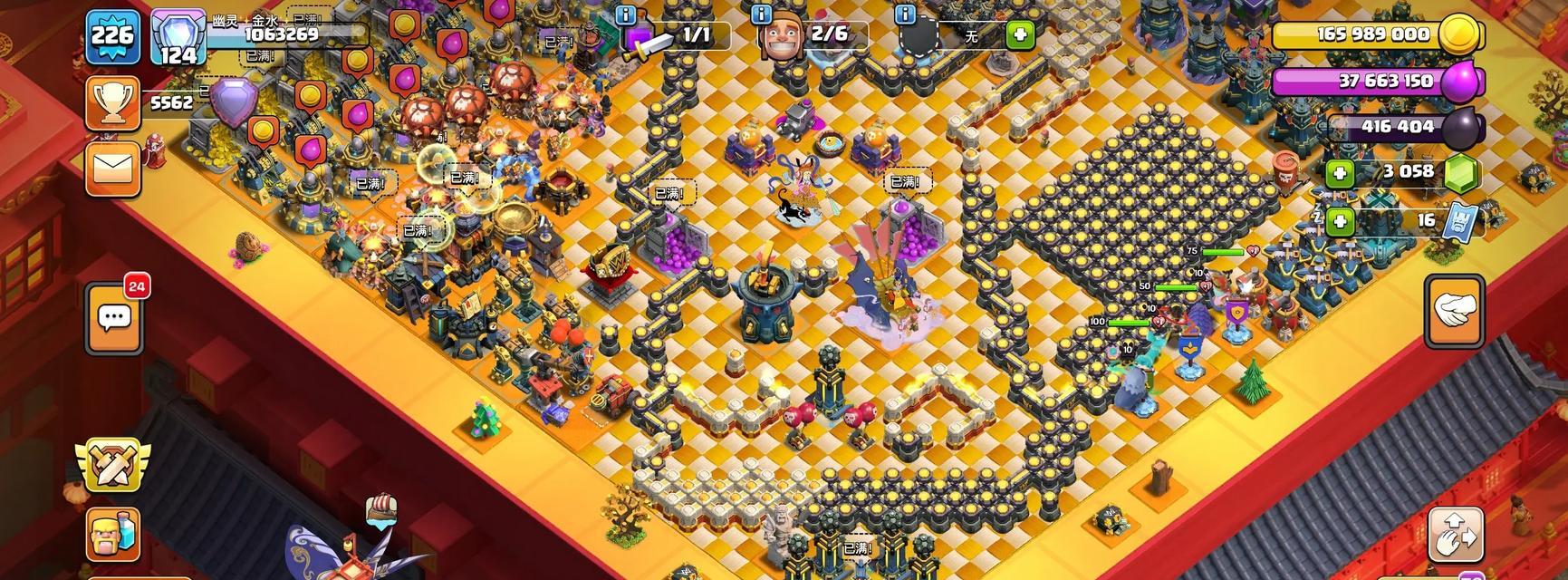Add raid tickets with the green plus

coord(1338,220)
